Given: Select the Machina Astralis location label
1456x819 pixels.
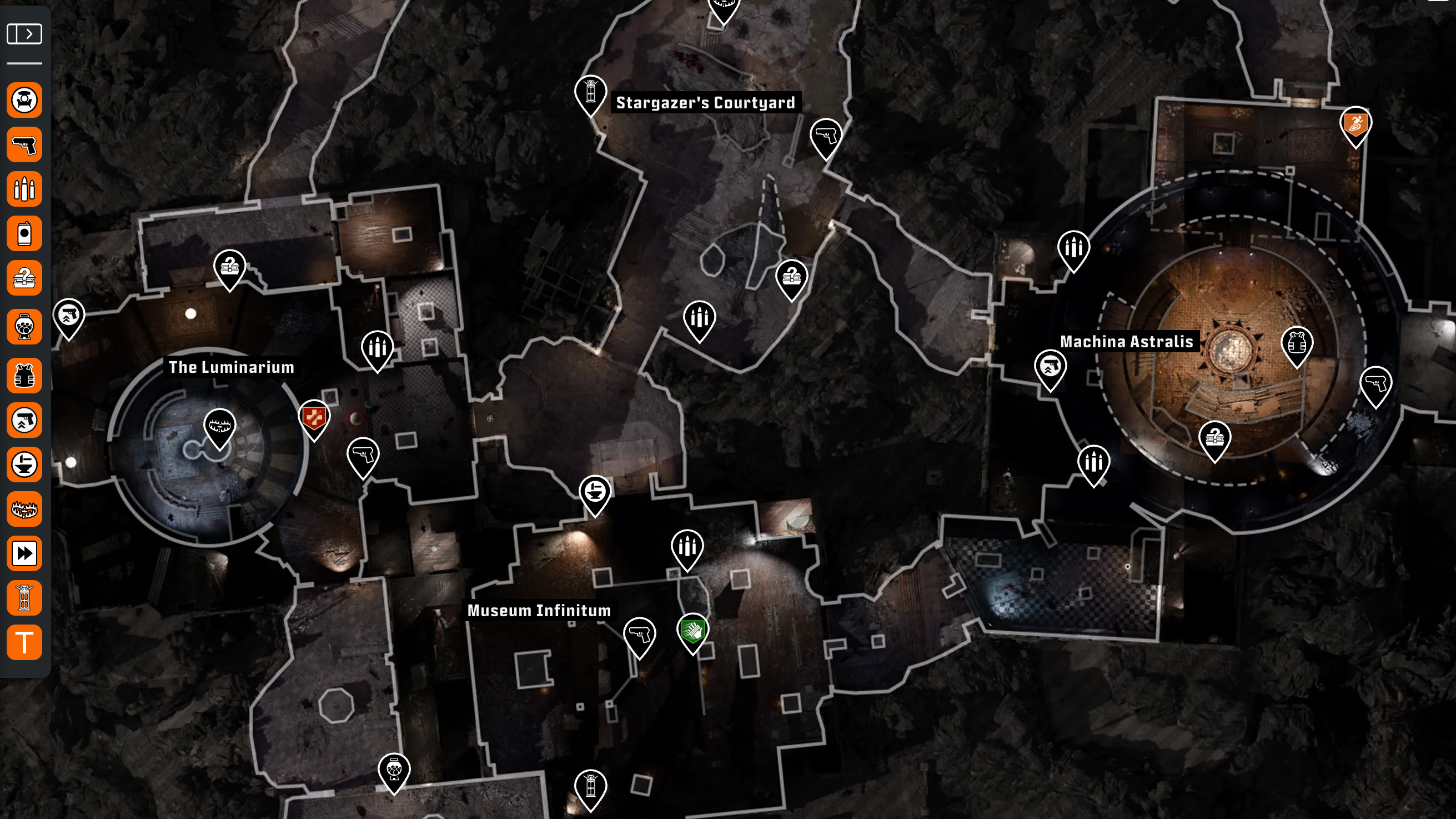Looking at the screenshot, I should (1126, 342).
